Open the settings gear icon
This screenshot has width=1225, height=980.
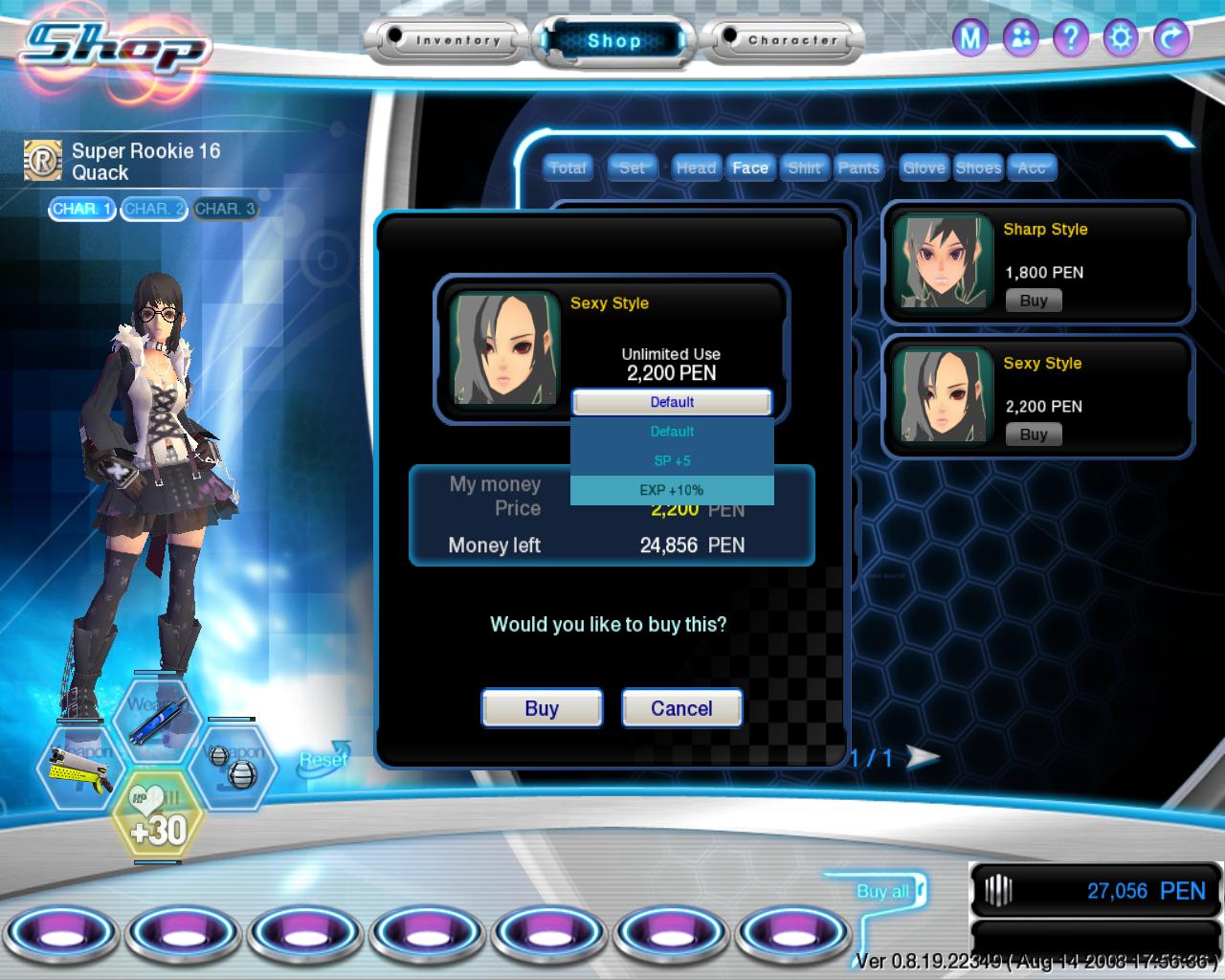[x=1121, y=38]
